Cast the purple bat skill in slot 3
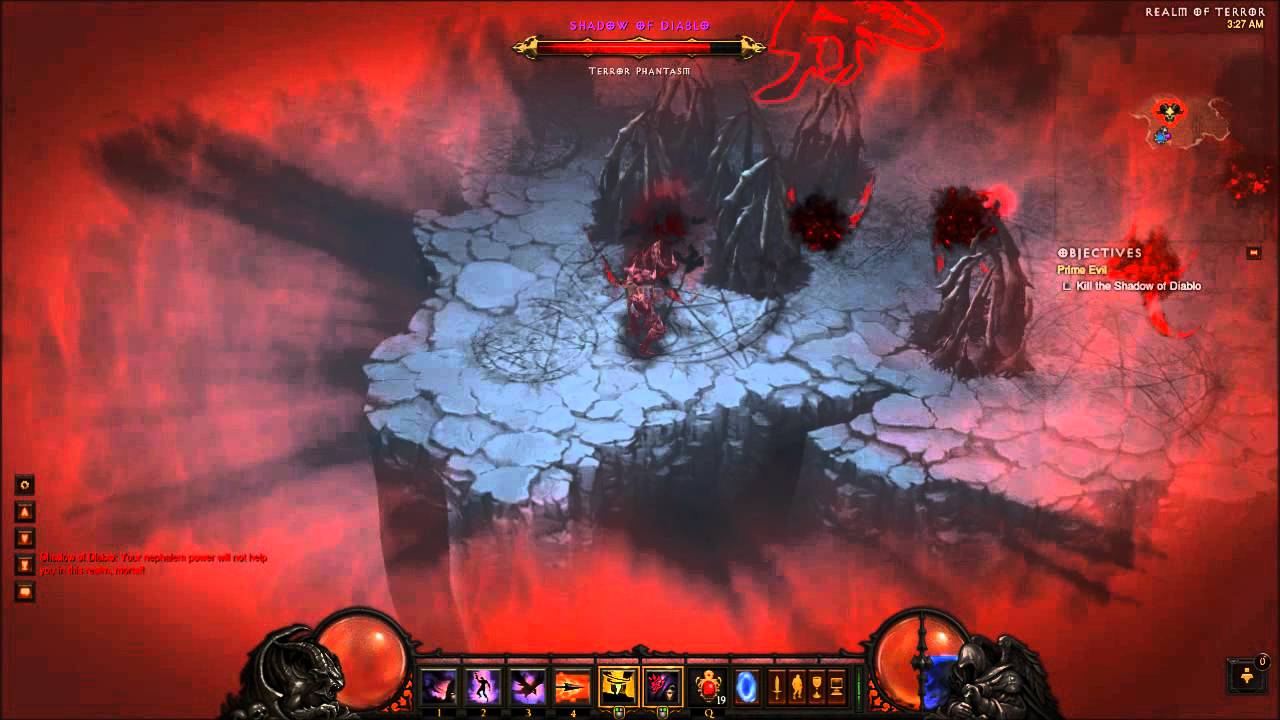This screenshot has width=1280, height=720. point(528,687)
